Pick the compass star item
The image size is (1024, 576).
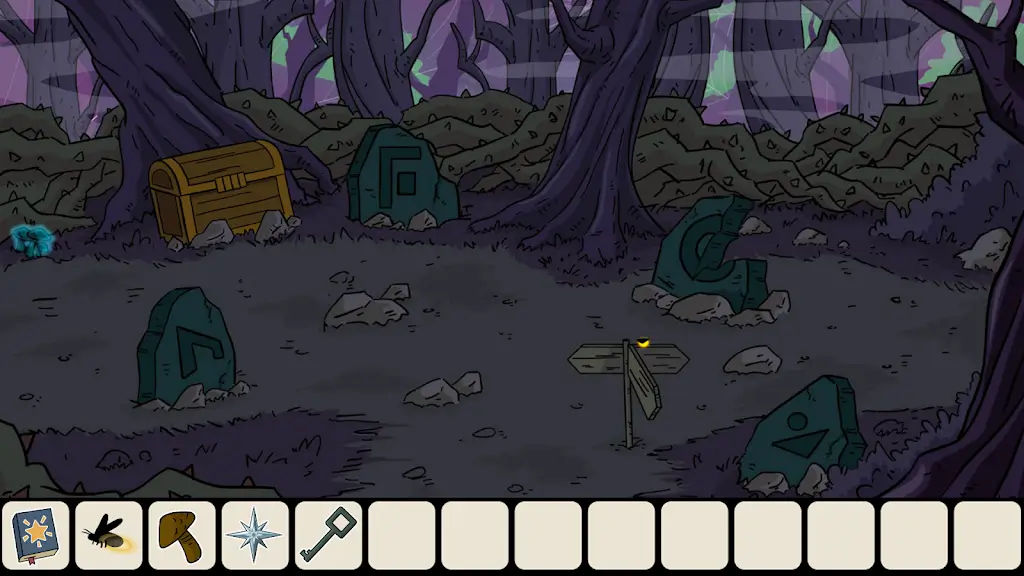pos(255,535)
